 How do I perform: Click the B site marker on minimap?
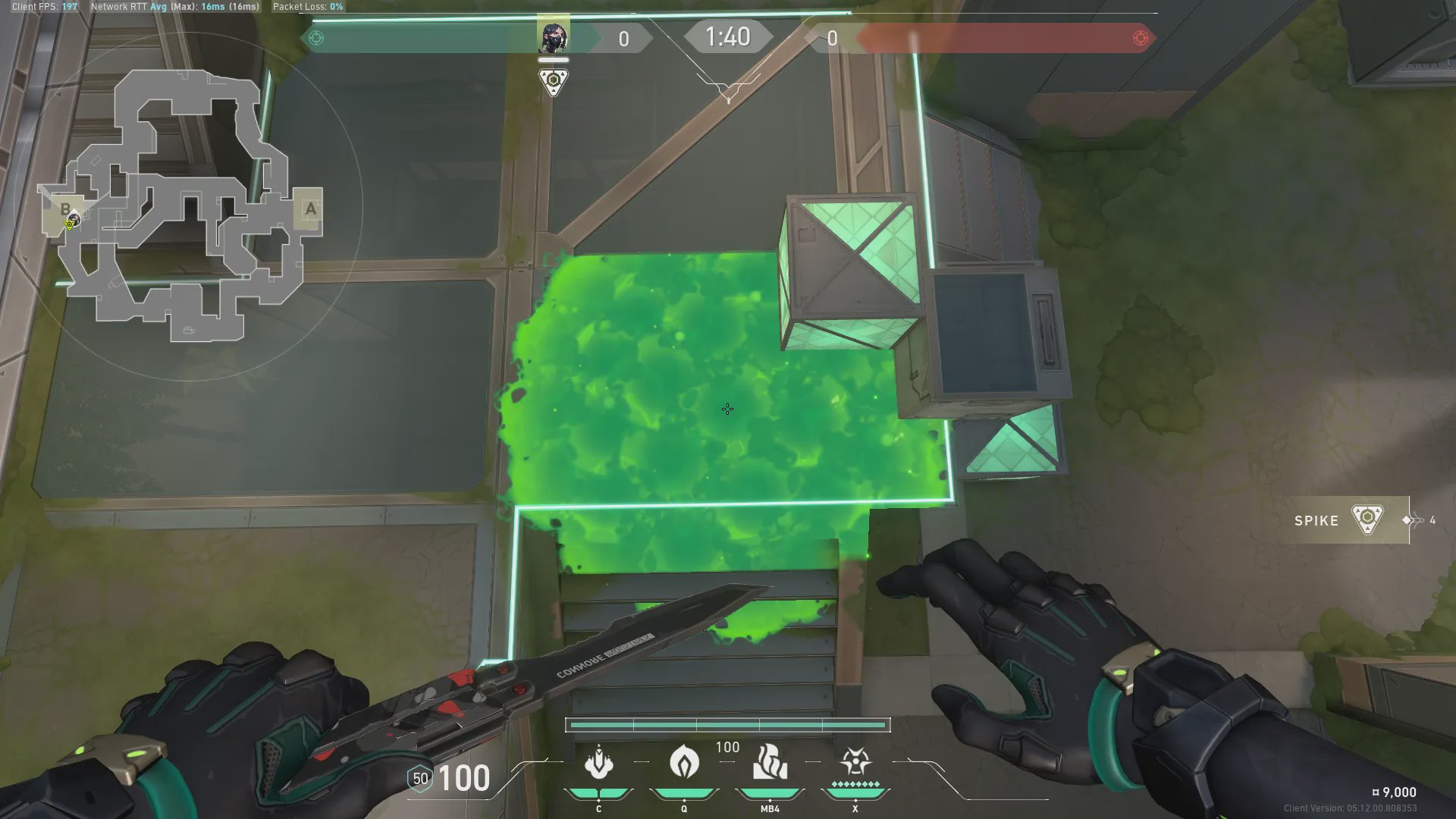(x=65, y=209)
